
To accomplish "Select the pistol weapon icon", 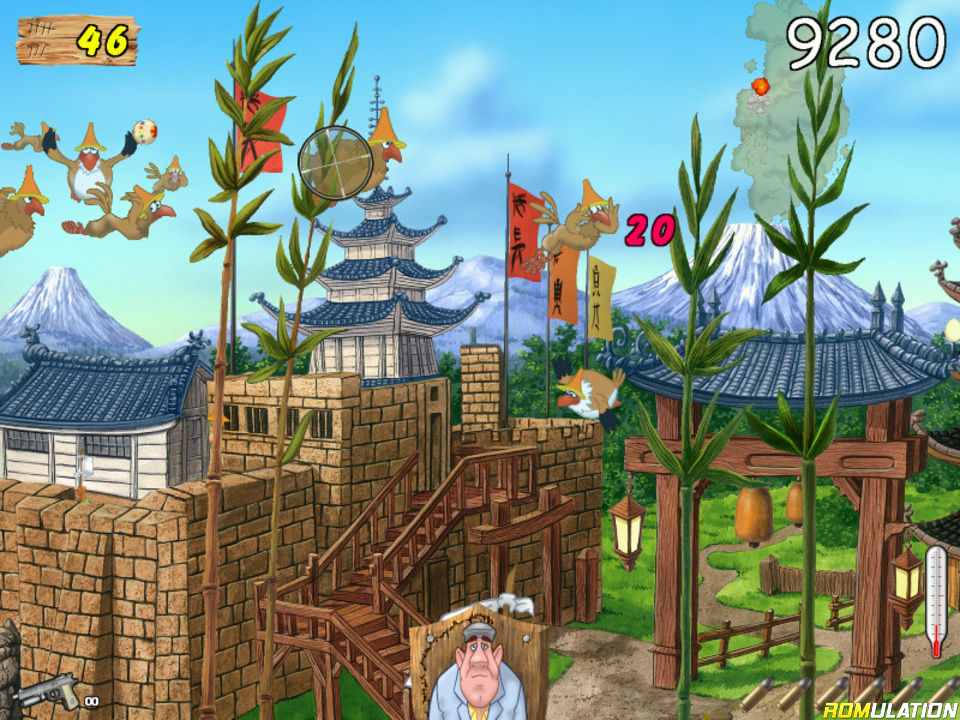I will (50, 692).
